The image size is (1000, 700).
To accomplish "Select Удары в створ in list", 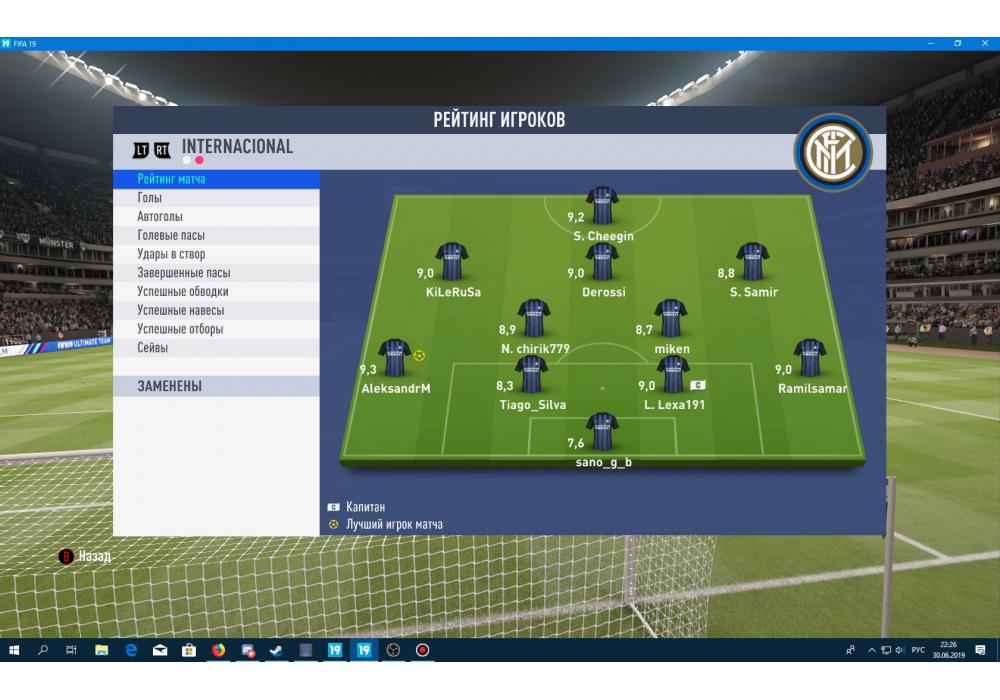I will (216, 255).
